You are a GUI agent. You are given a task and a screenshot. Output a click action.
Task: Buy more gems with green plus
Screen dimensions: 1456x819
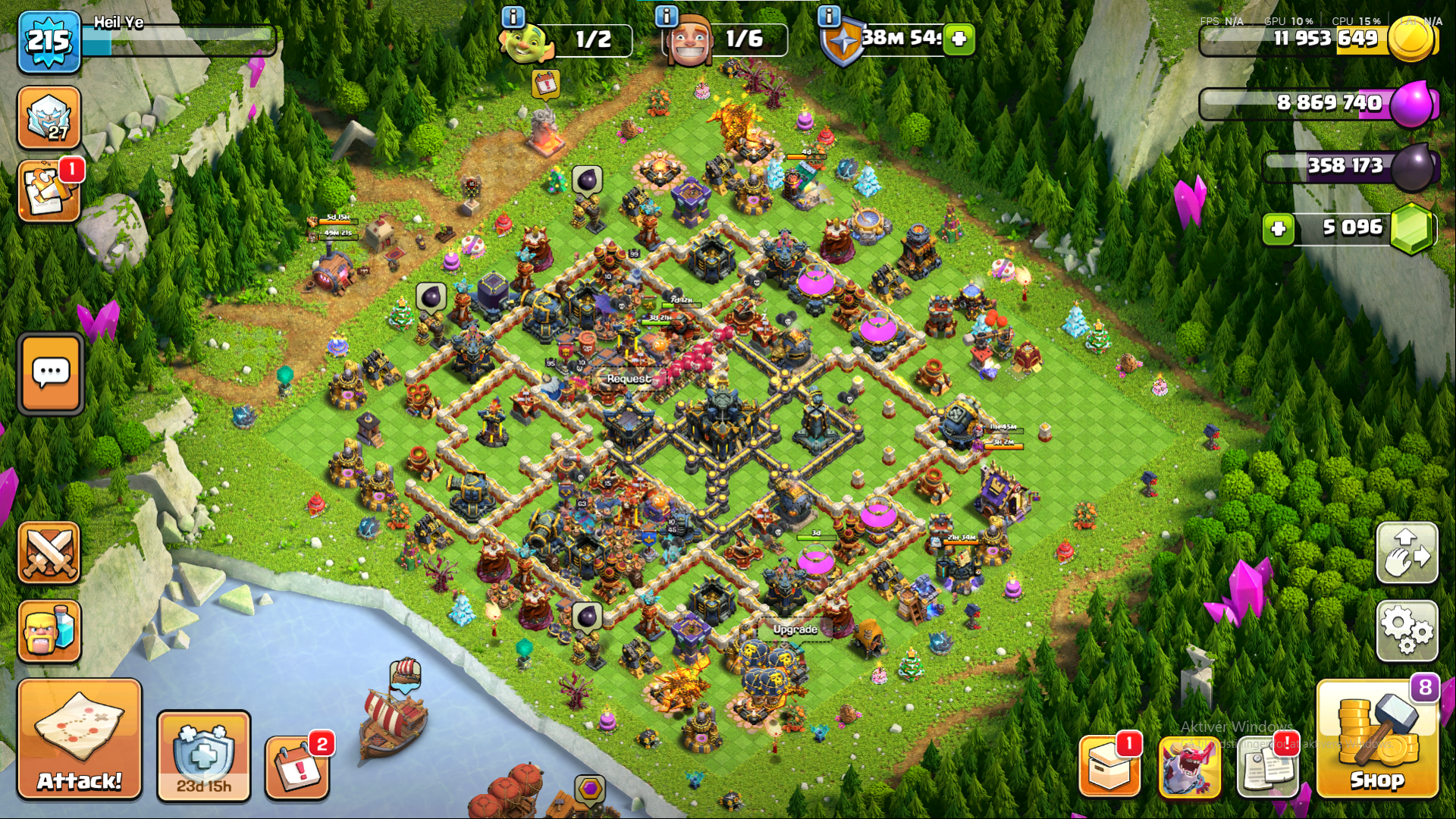[x=1279, y=228]
